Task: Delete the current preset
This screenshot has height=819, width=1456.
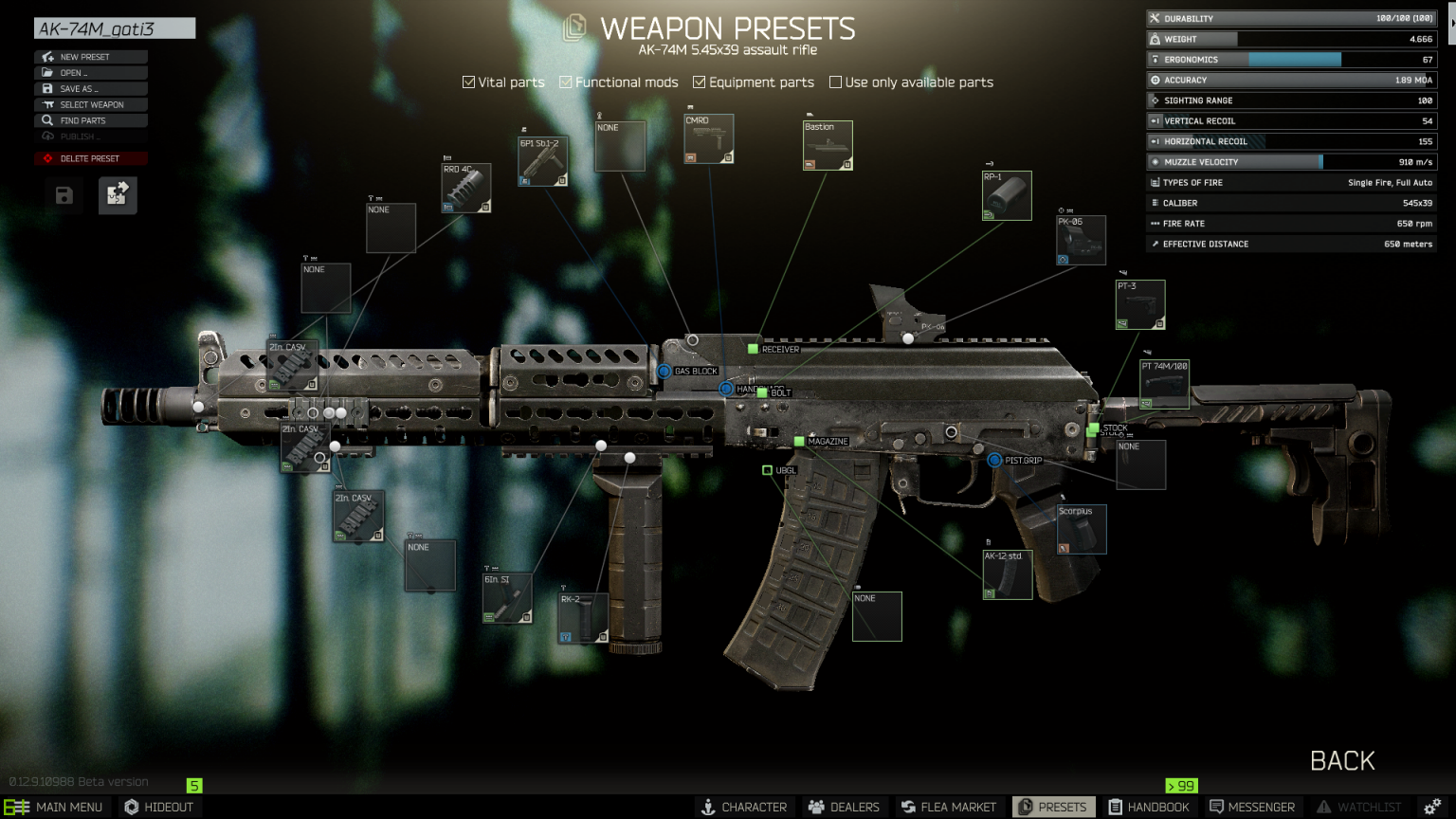Action: [91, 158]
